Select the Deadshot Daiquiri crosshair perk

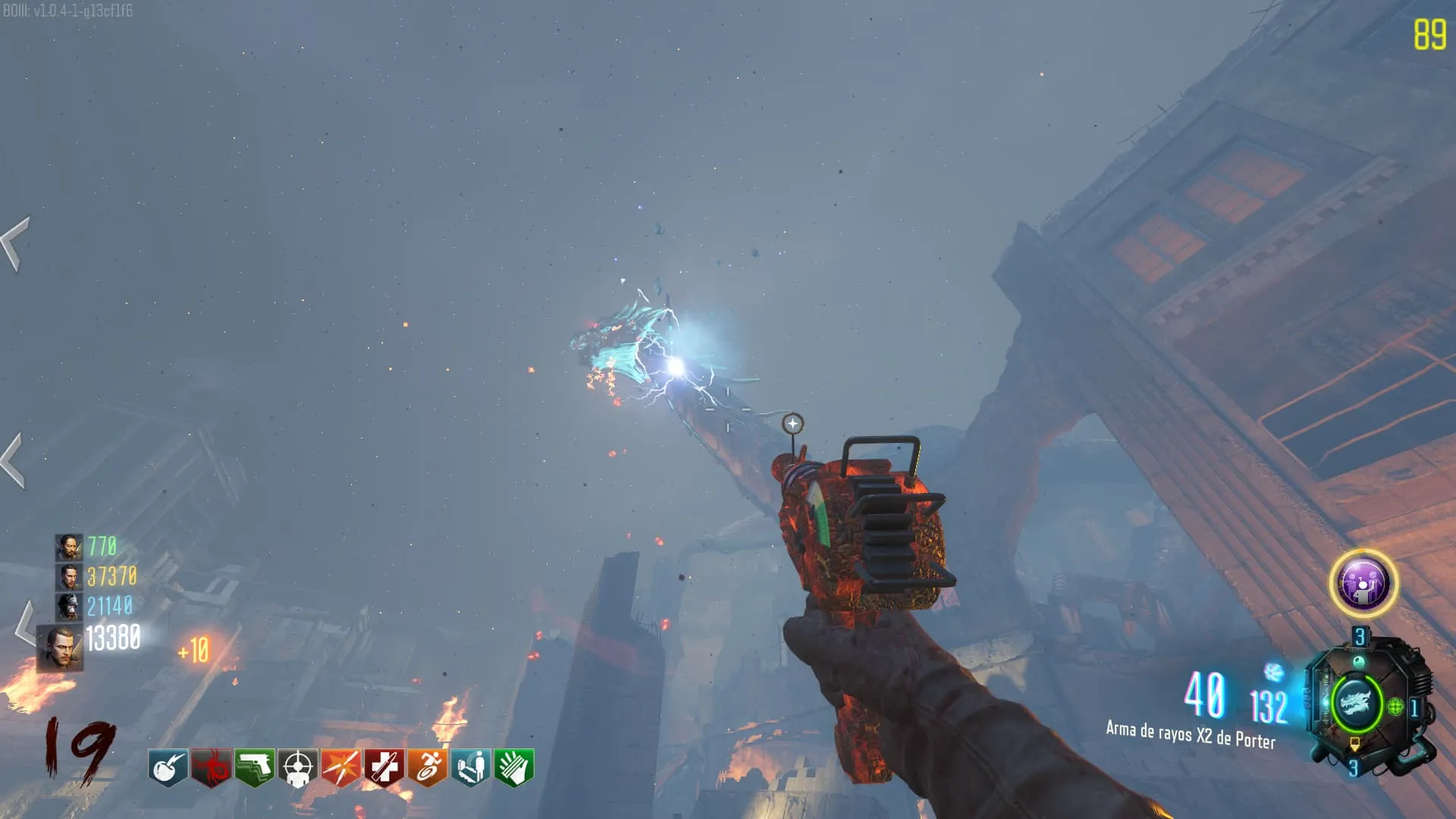point(298,768)
